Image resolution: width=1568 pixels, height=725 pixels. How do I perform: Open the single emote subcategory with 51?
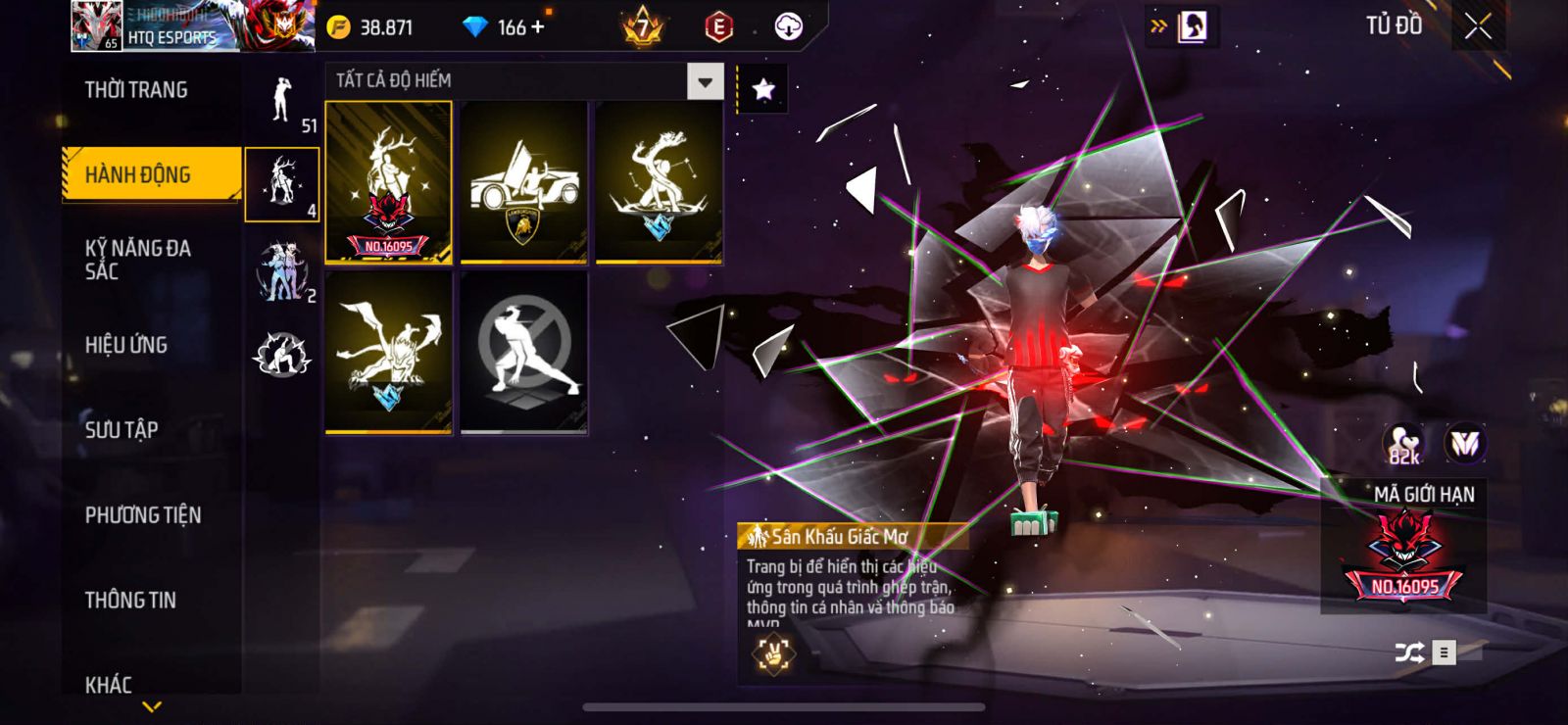(282, 100)
